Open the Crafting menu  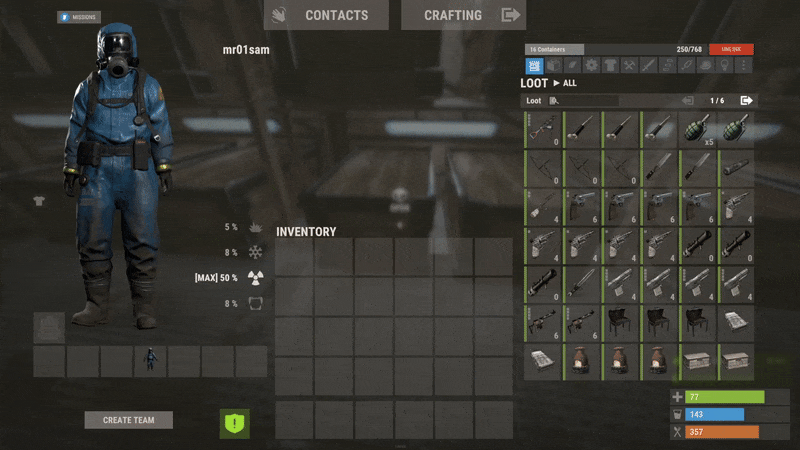tap(463, 15)
